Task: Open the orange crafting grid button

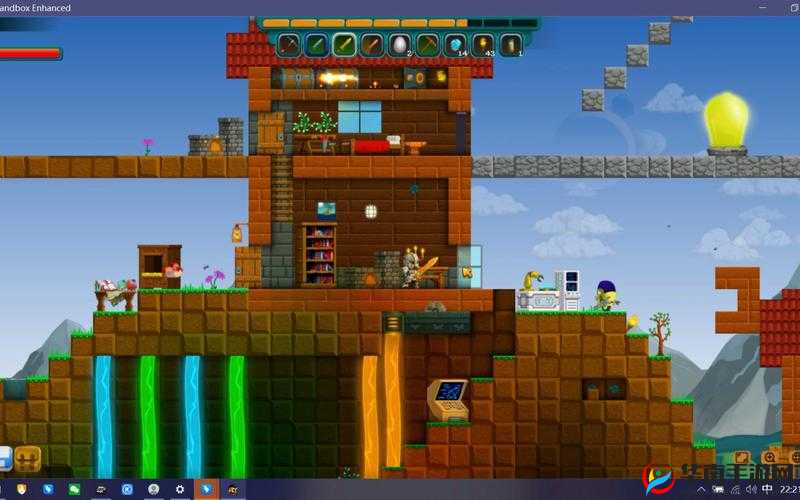Action: 28,459
